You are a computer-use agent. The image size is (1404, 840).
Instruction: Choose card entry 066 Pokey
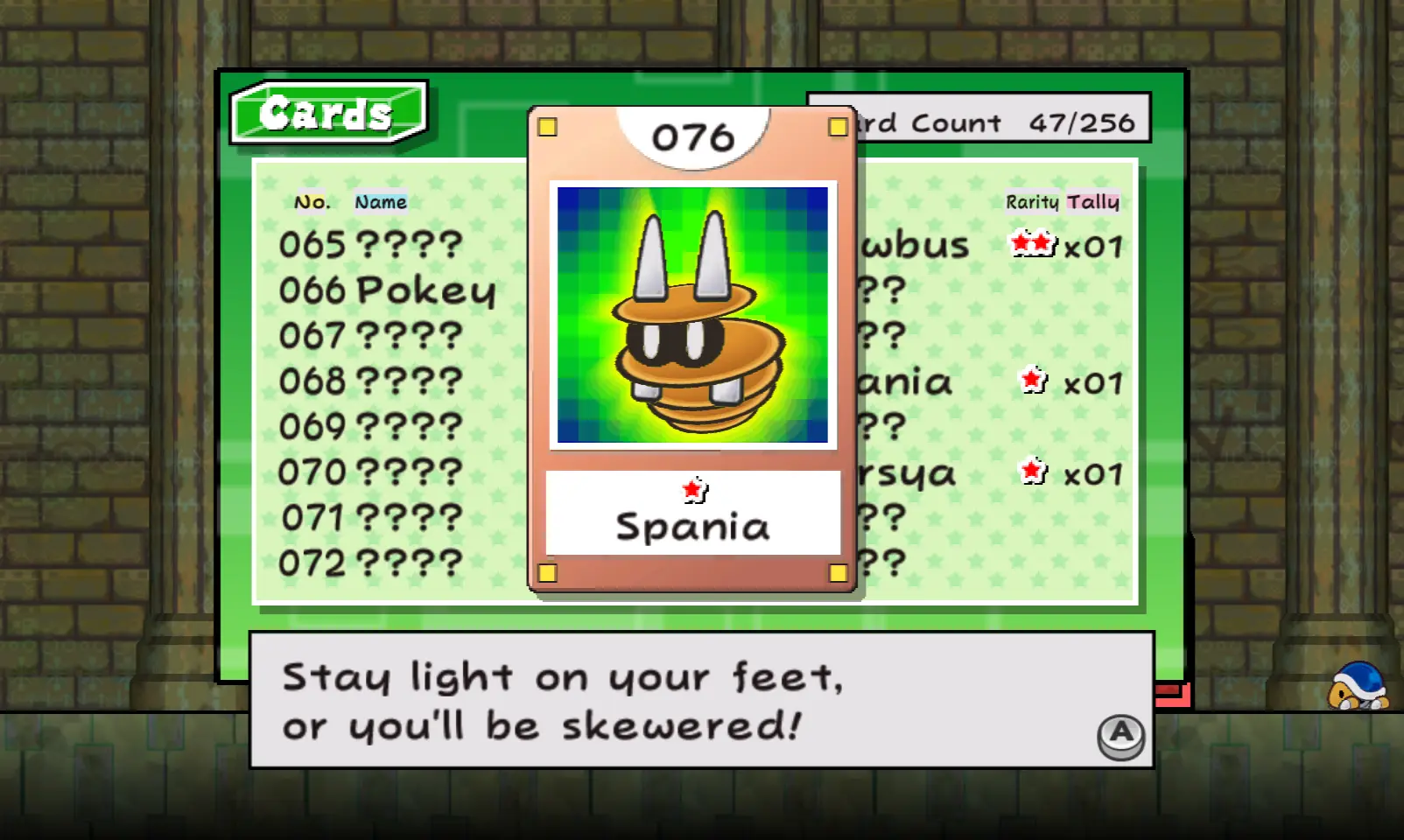coord(387,290)
